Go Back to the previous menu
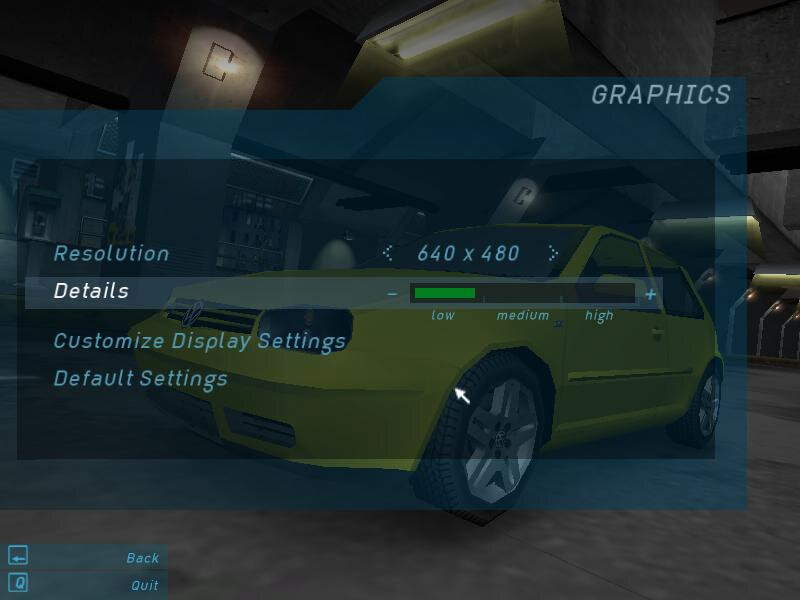This screenshot has height=600, width=800. coord(142,558)
